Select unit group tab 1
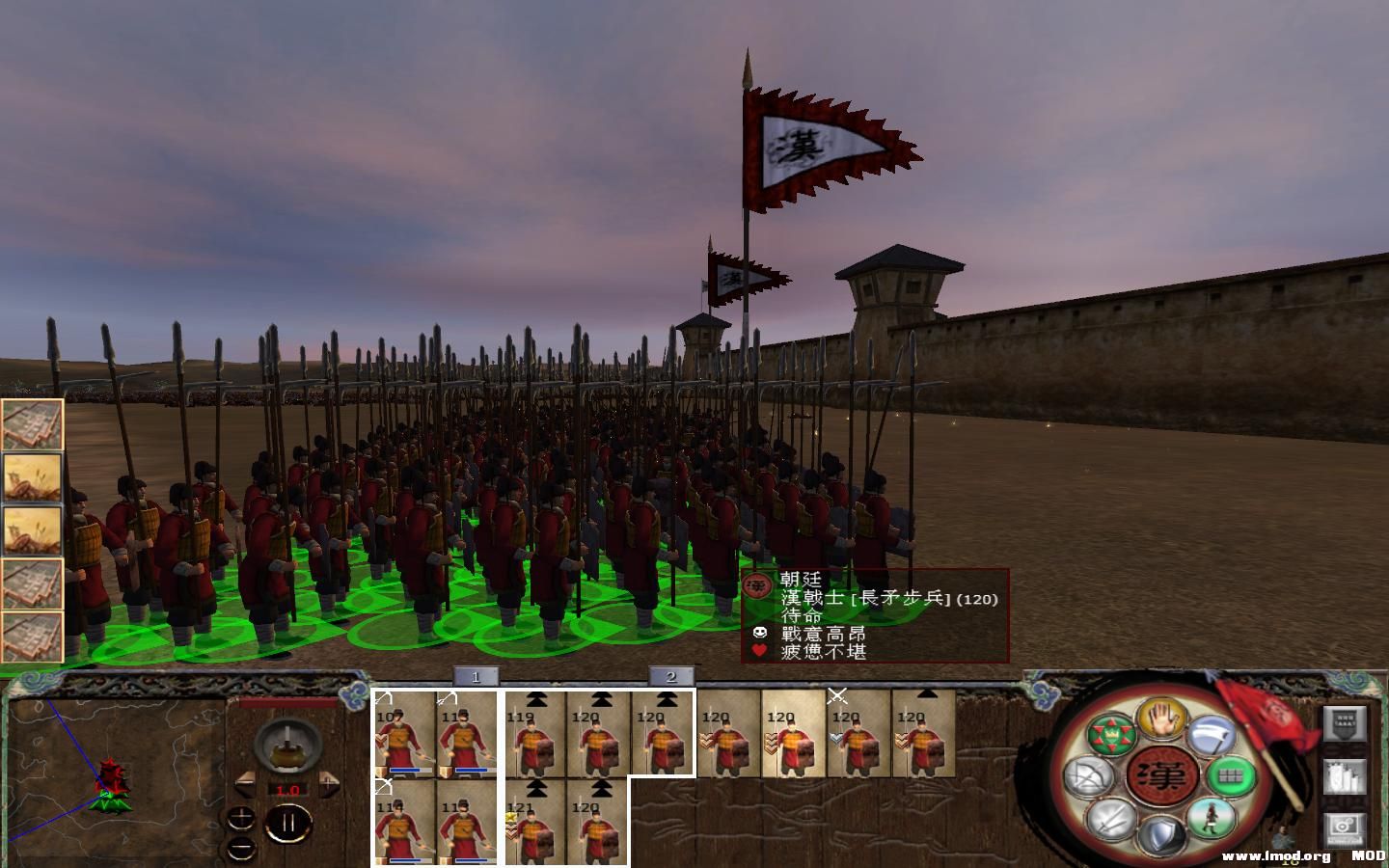 (x=474, y=677)
